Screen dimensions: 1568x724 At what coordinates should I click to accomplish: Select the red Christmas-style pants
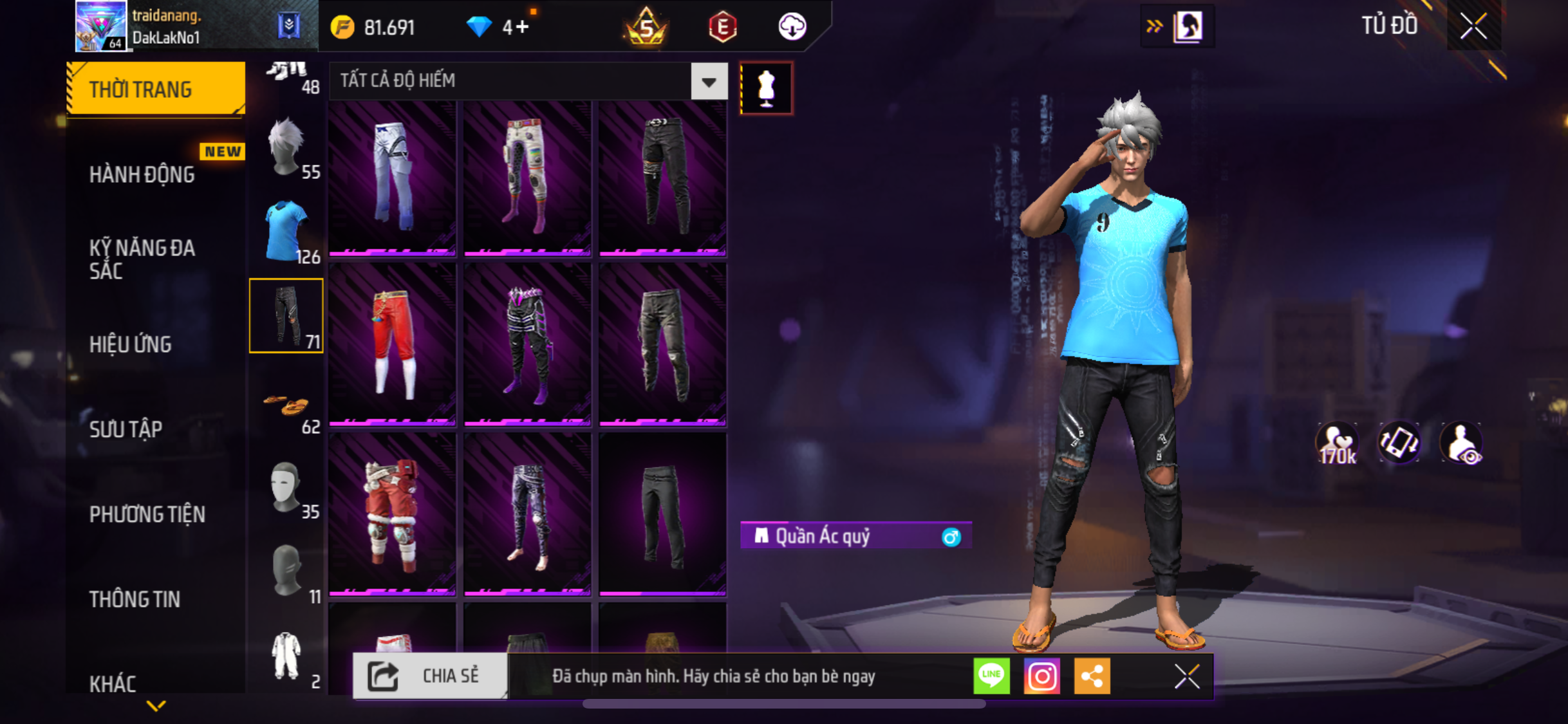393,513
